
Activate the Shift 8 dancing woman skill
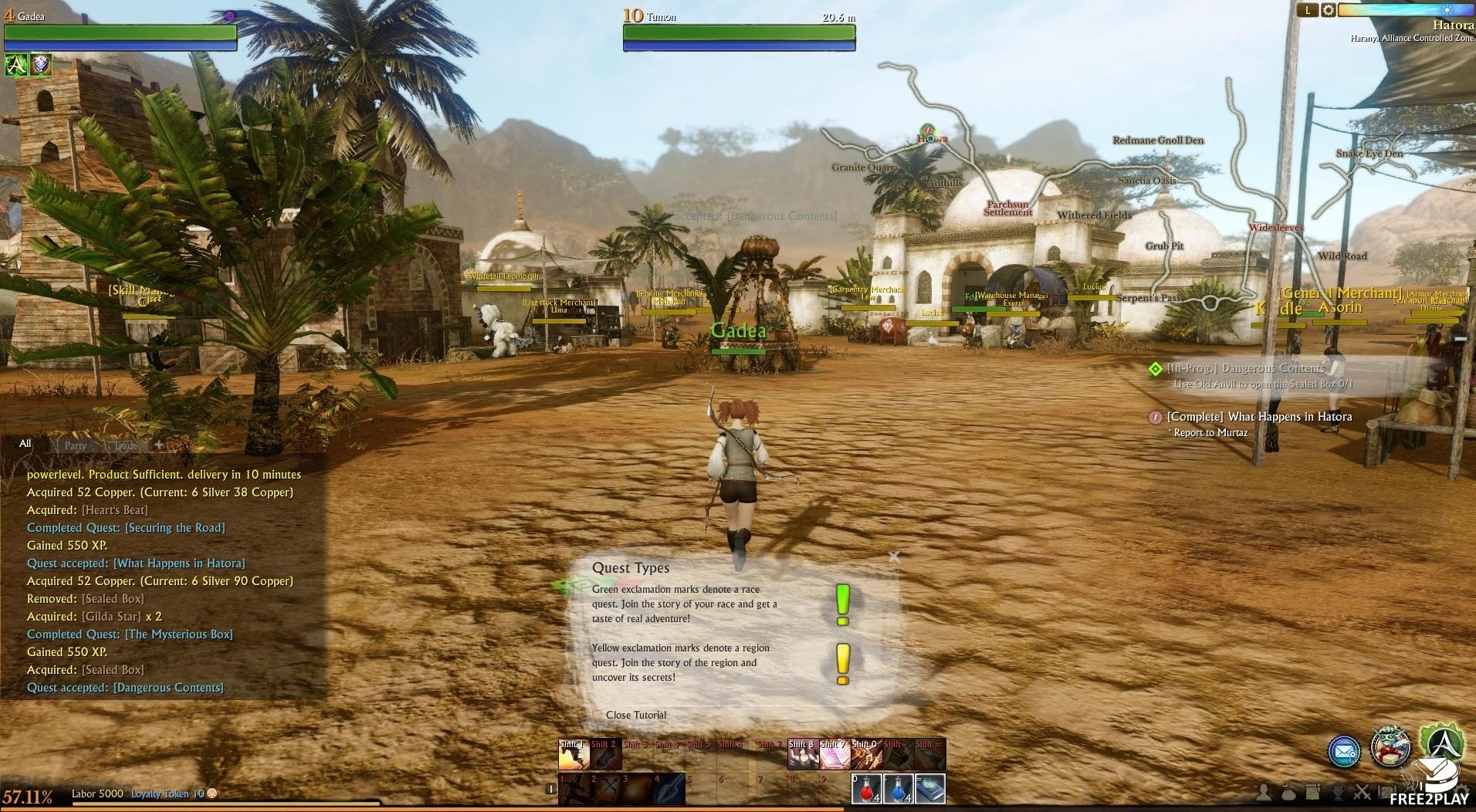(803, 755)
